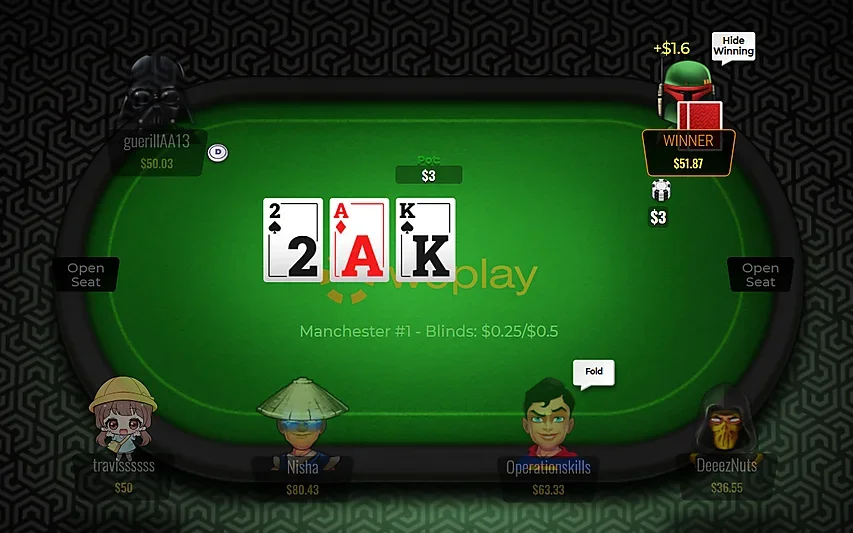Viewport: 853px width, 533px height.
Task: Take the open seat on the right
Action: coord(760,275)
